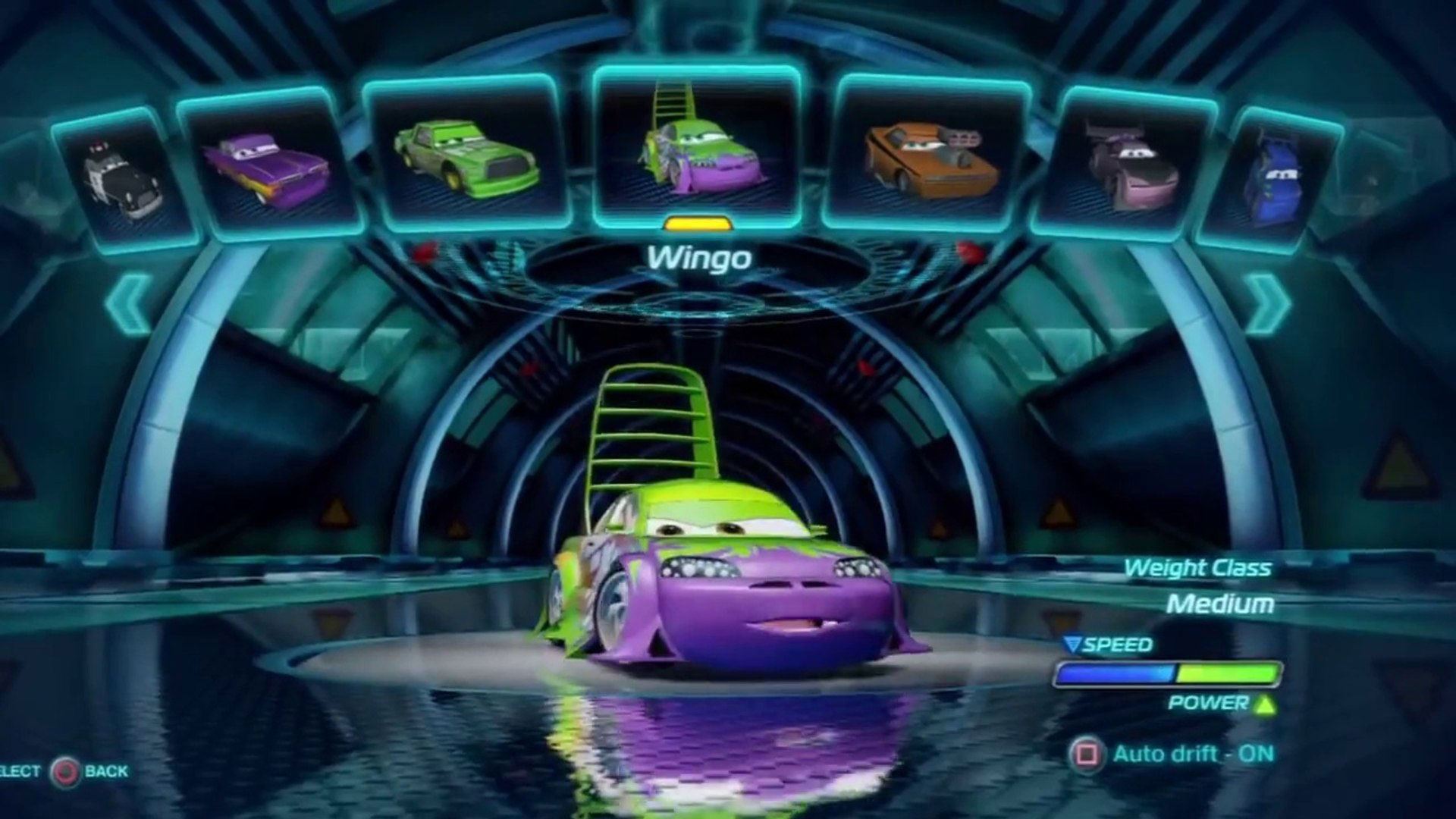Toggle the Auto drift ON option

[x=1172, y=754]
